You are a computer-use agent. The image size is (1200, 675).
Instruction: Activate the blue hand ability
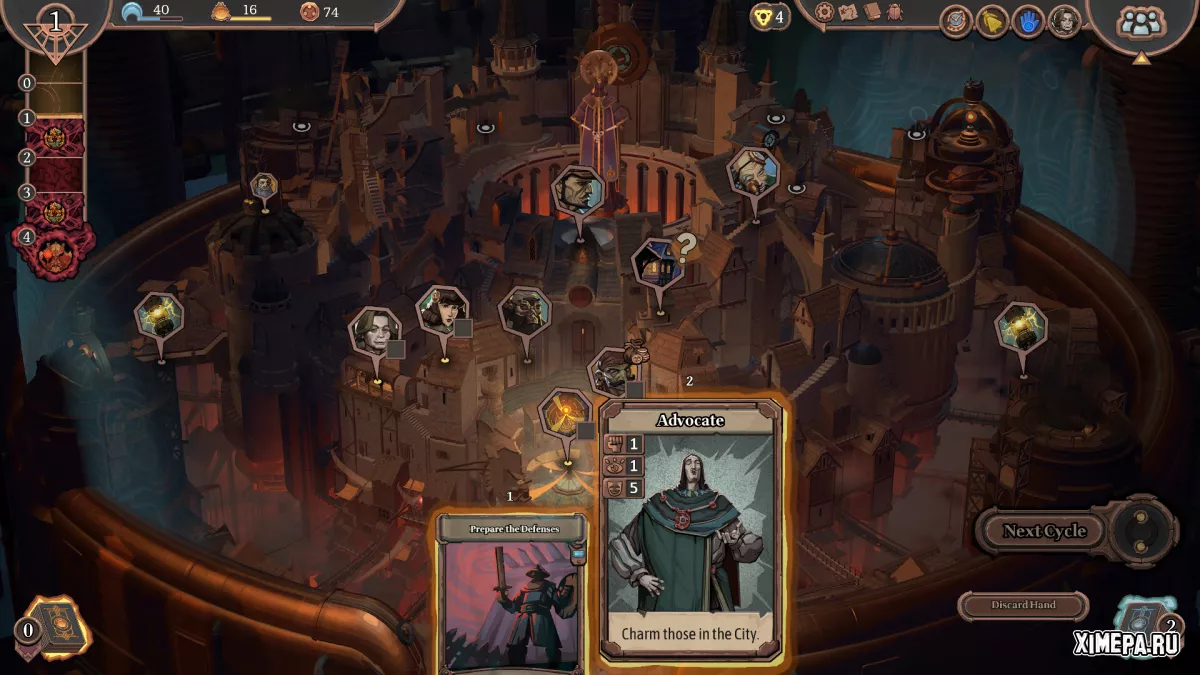click(1028, 21)
